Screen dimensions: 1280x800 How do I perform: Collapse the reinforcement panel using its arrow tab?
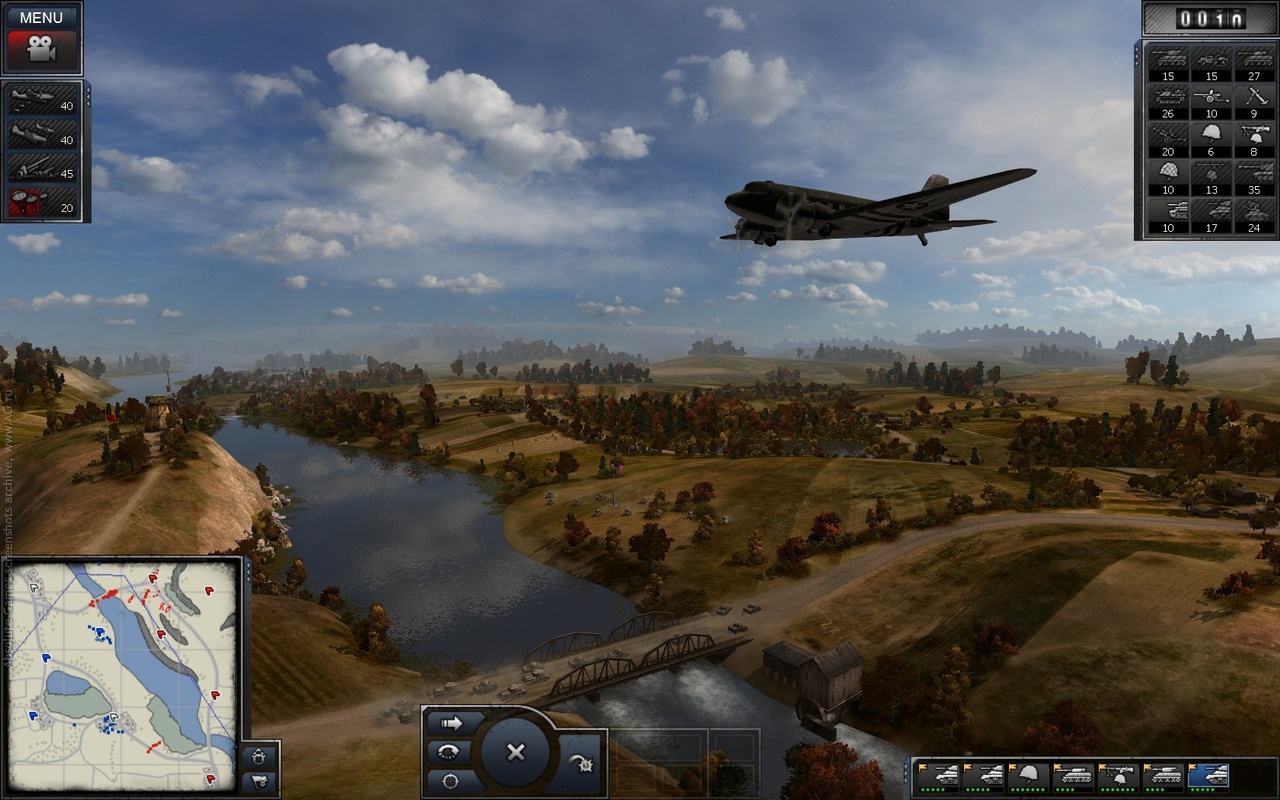tap(1139, 50)
